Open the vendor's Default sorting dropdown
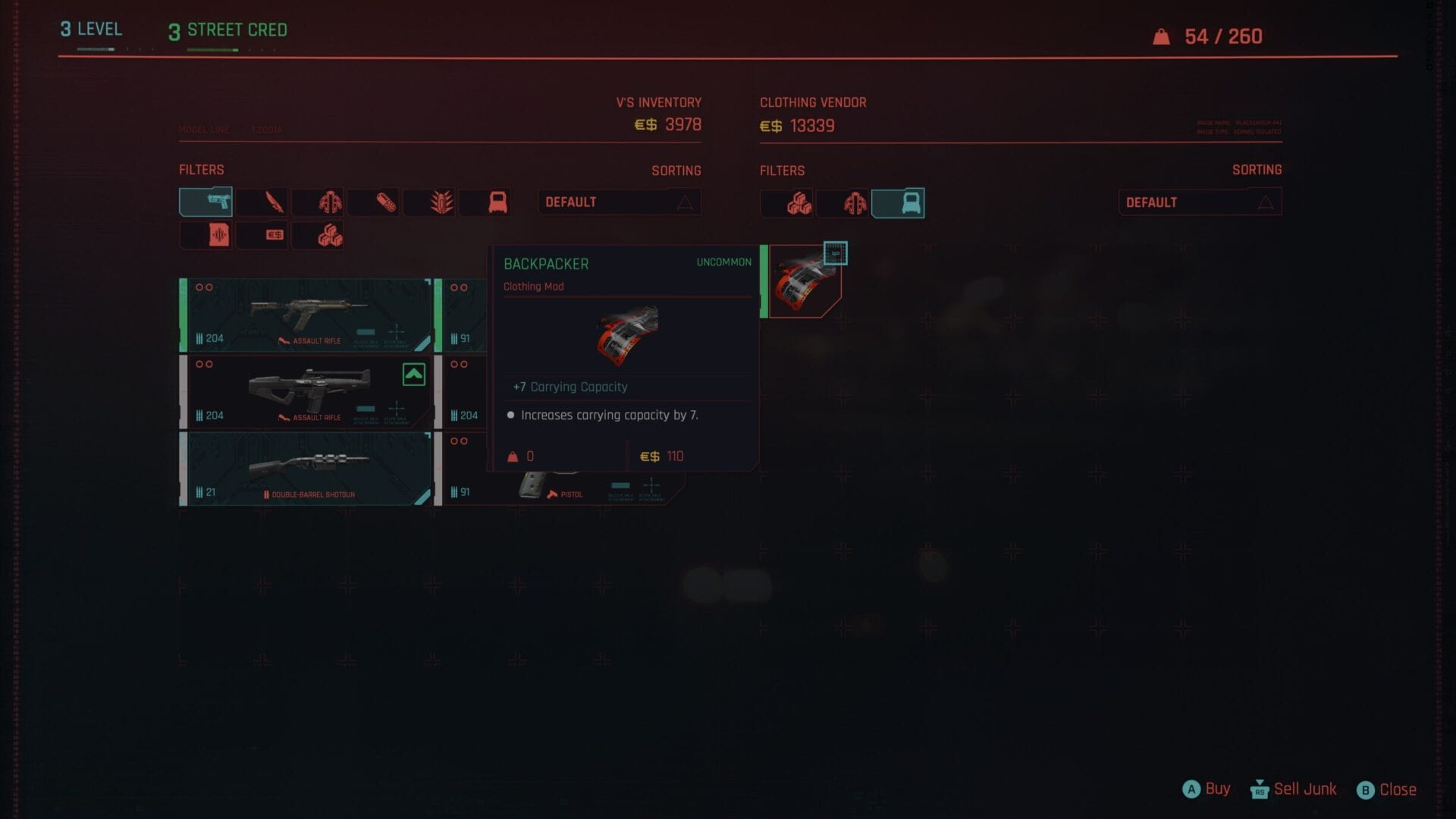This screenshot has width=1456, height=819. pyautogui.click(x=1200, y=201)
